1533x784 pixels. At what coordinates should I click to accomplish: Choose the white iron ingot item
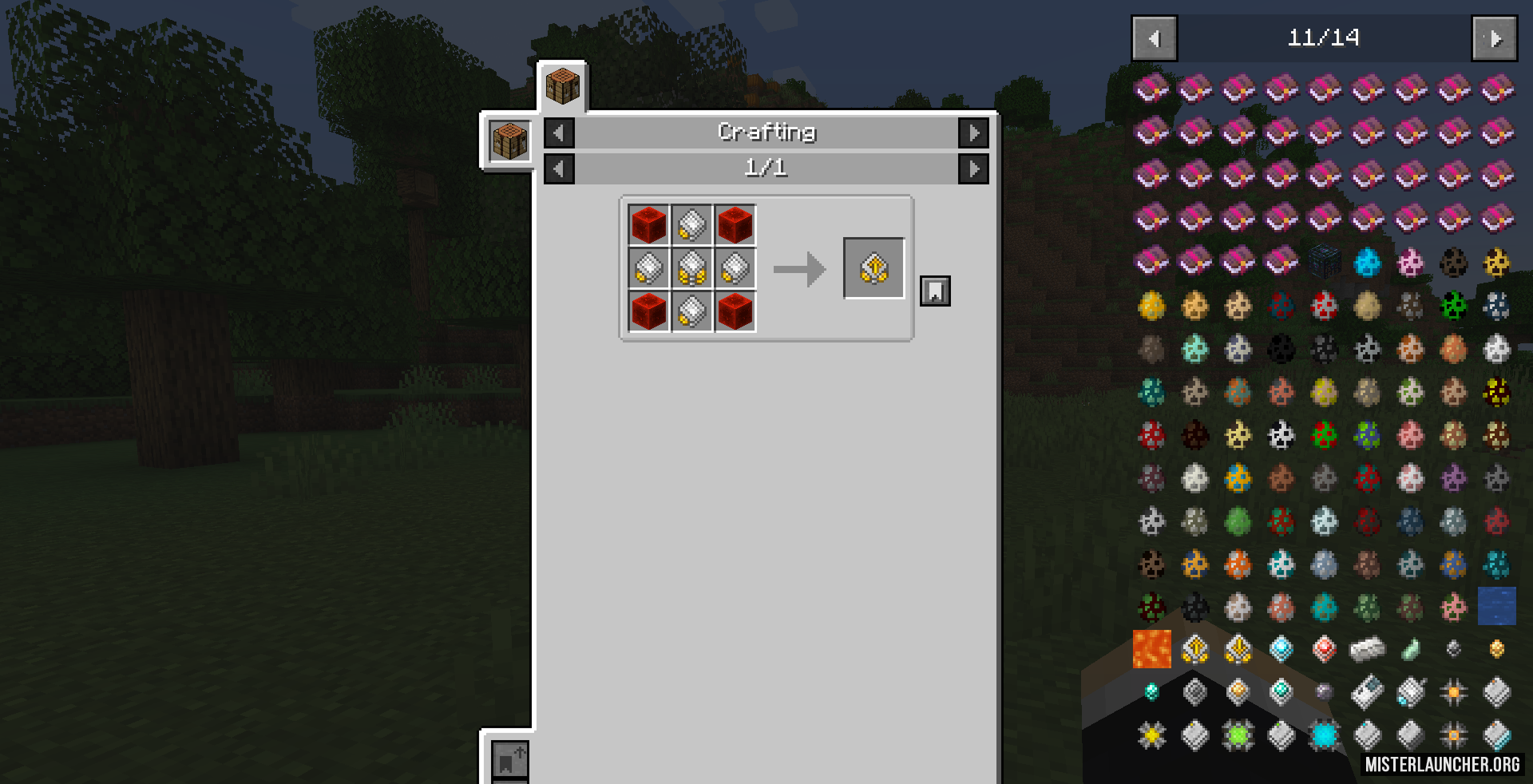click(1367, 650)
